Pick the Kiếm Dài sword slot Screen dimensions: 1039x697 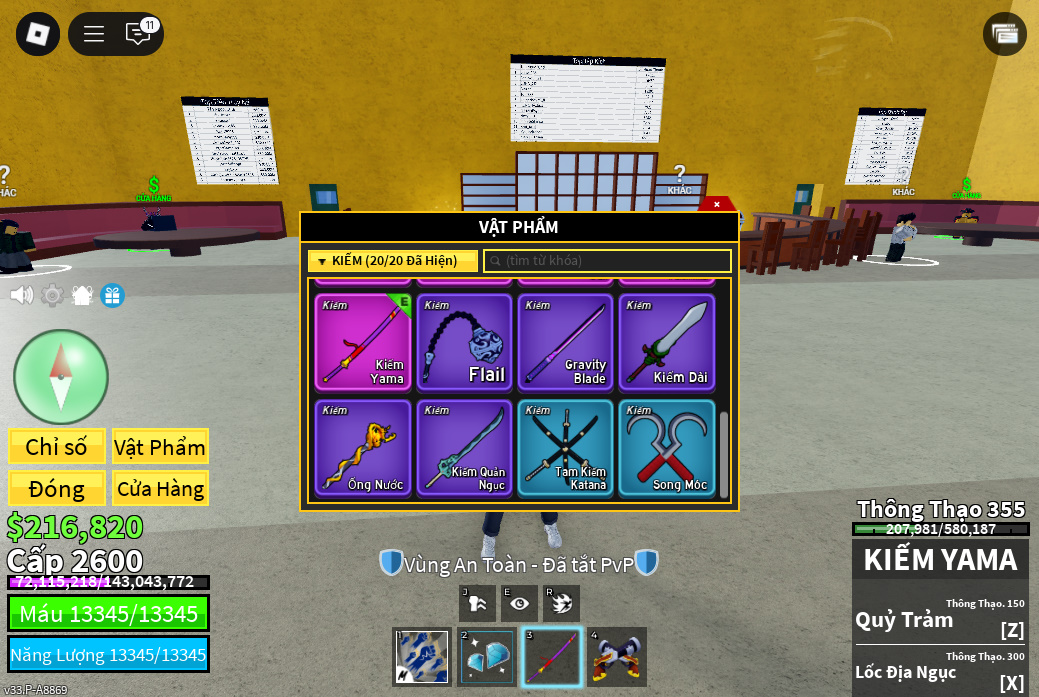(x=667, y=342)
